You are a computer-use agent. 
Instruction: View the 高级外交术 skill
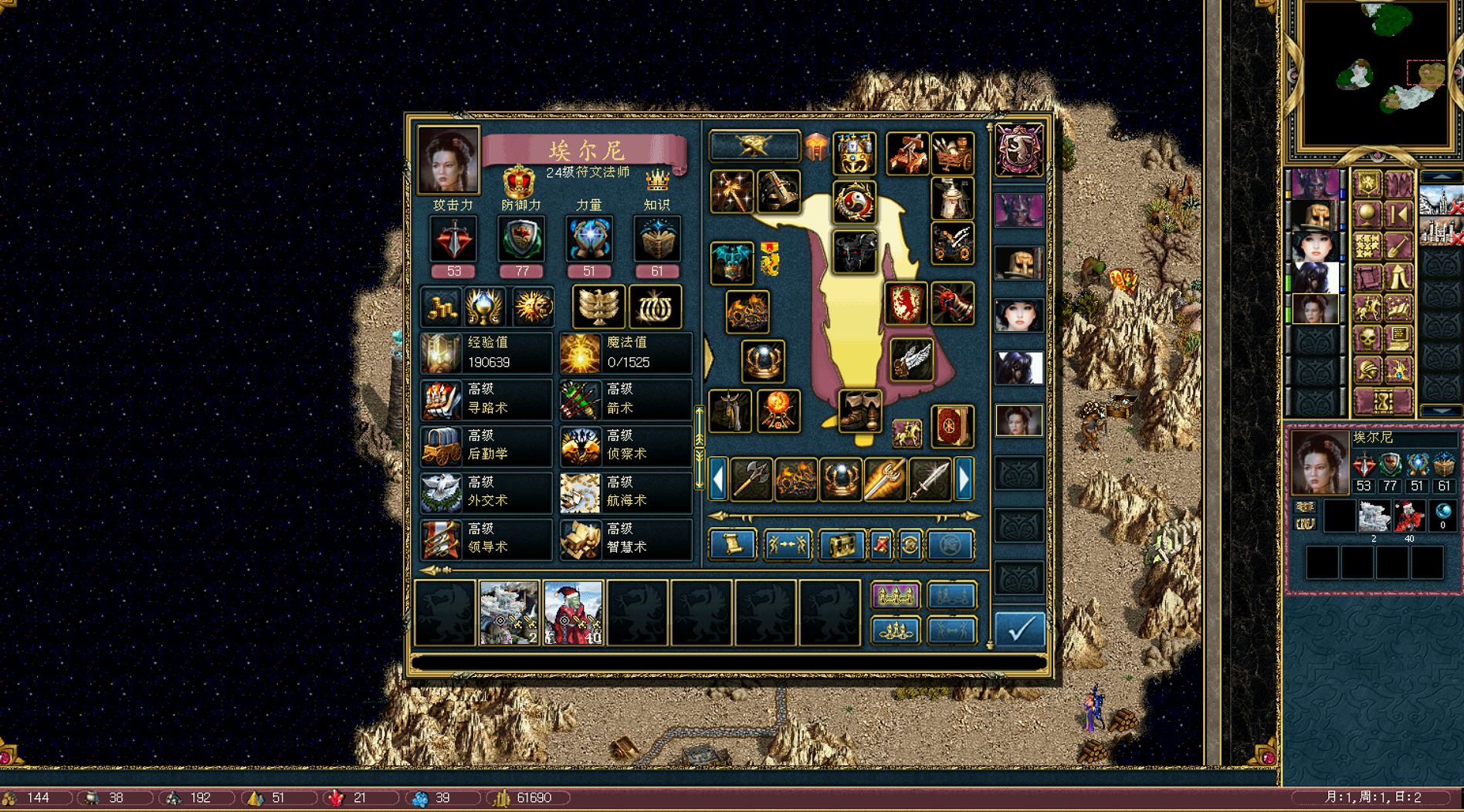(x=486, y=492)
